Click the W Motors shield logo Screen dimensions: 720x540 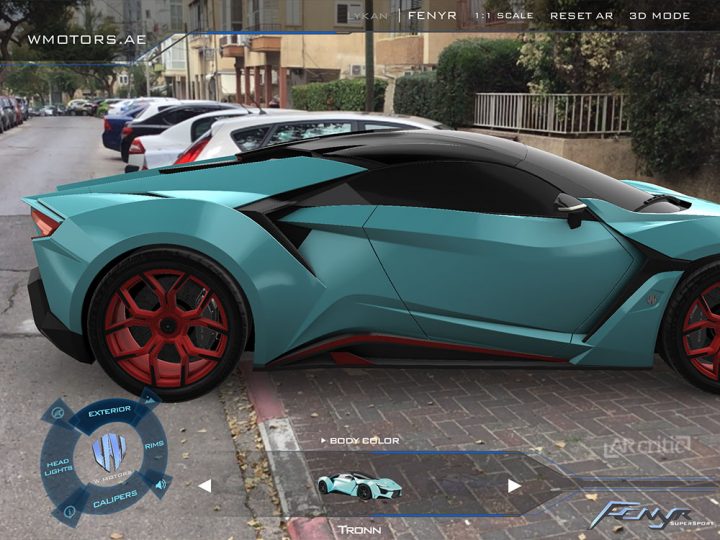coord(108,452)
